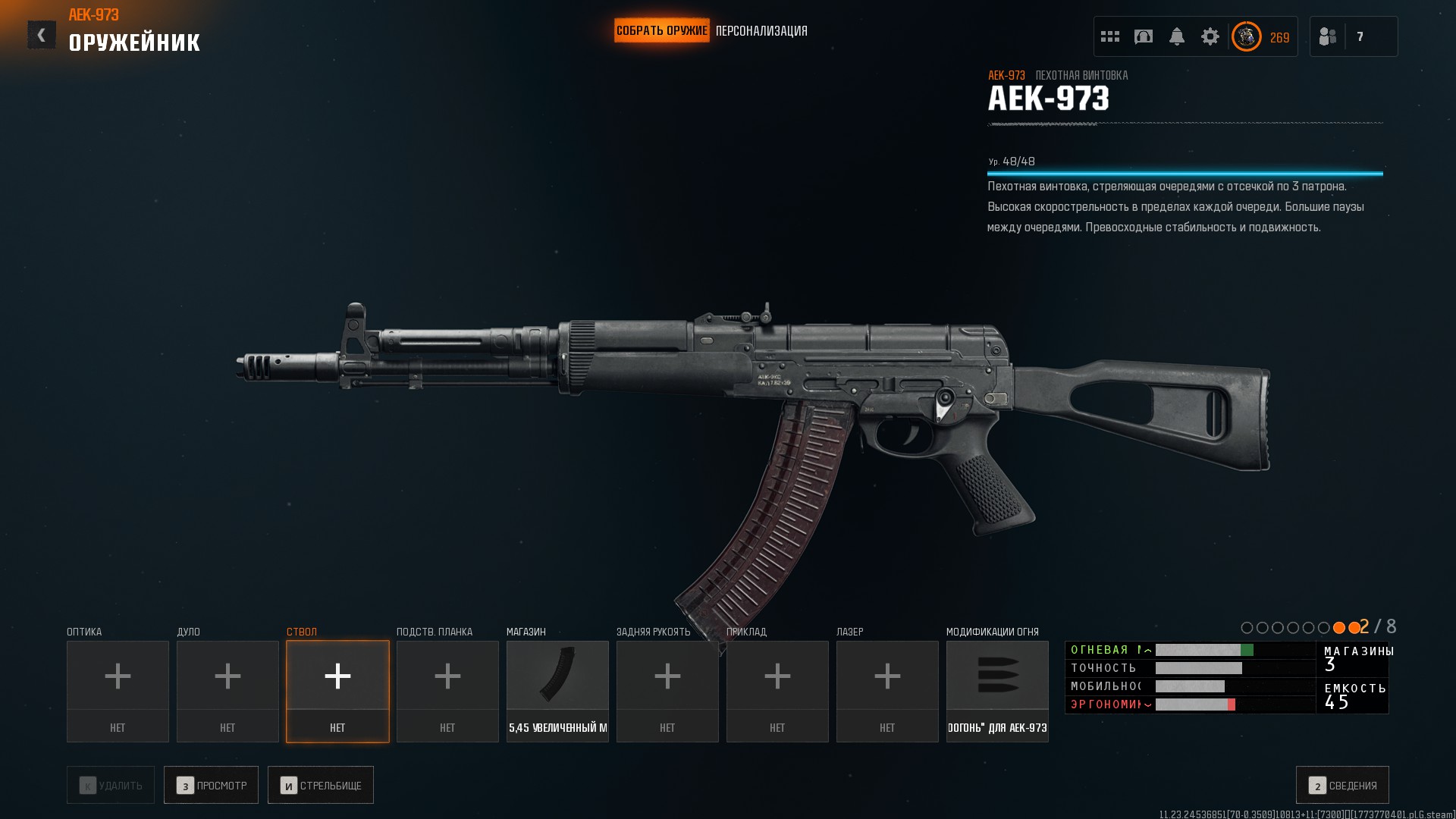1456x819 pixels.
Task: Open the Подств. планка slot
Action: point(447,691)
